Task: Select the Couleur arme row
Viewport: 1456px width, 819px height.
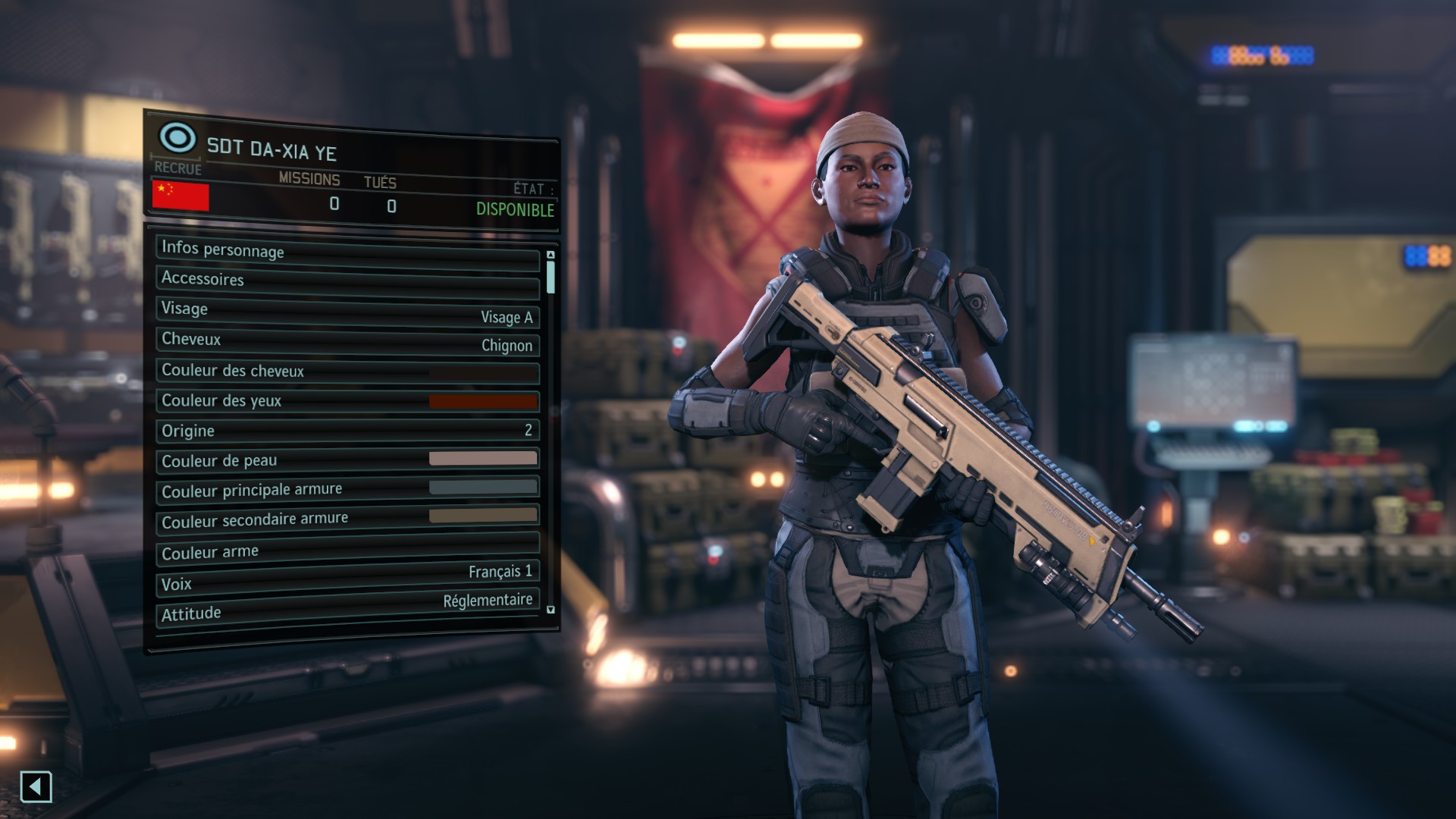Action: coord(347,551)
